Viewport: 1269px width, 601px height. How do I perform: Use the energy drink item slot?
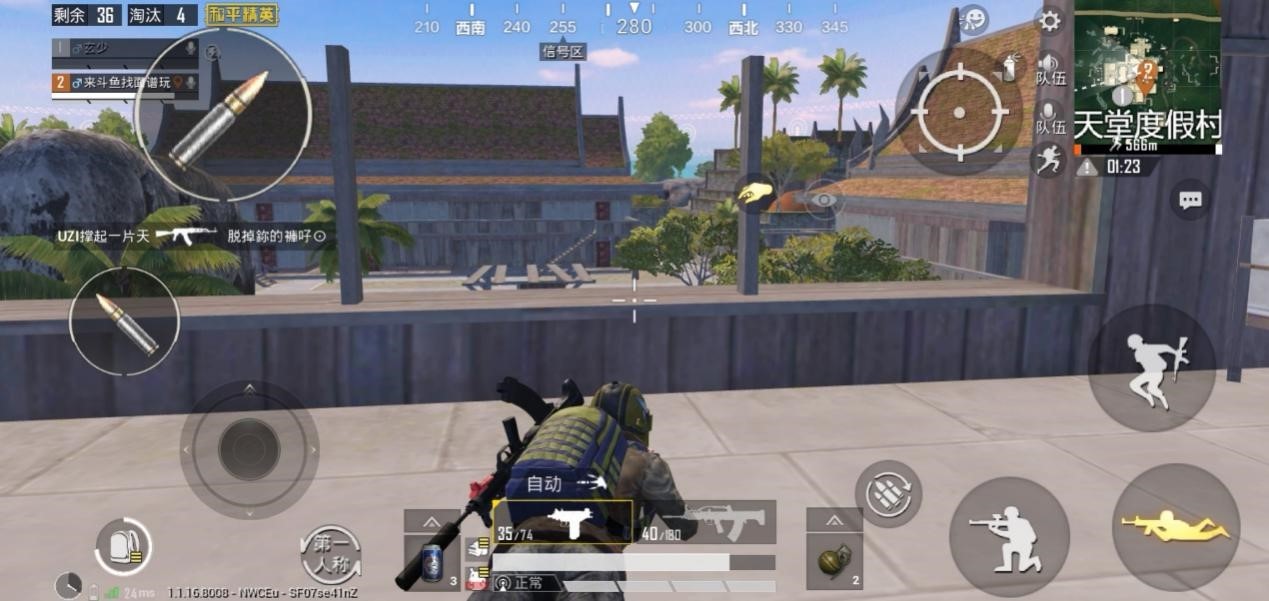point(432,560)
